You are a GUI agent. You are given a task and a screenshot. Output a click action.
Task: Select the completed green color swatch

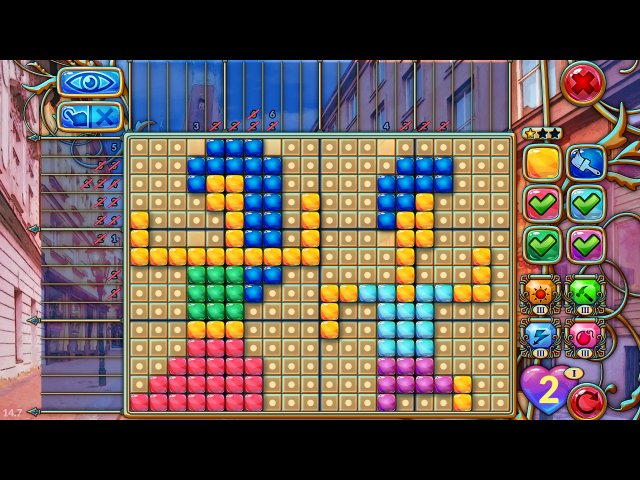coord(543,244)
